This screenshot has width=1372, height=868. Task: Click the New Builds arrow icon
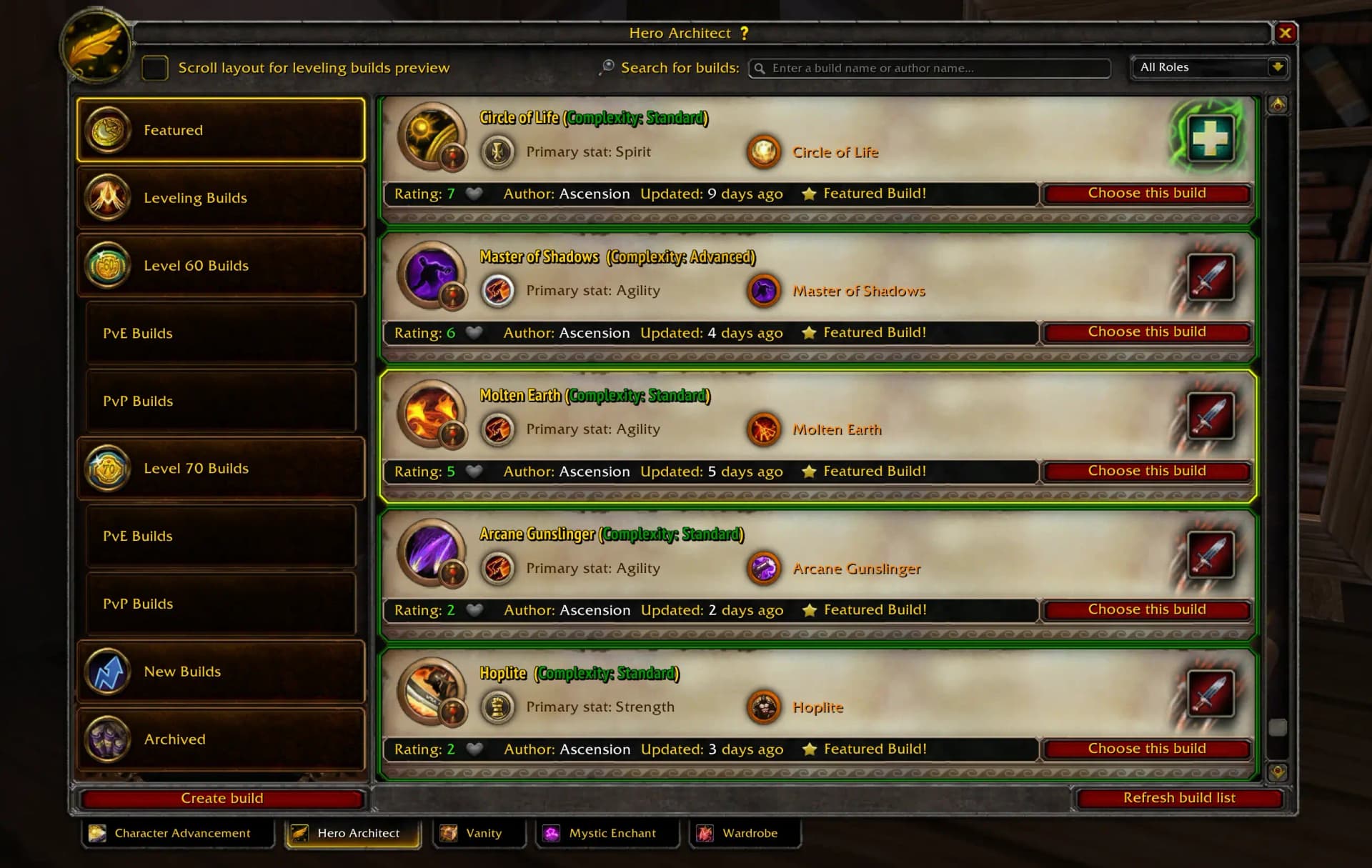point(107,672)
